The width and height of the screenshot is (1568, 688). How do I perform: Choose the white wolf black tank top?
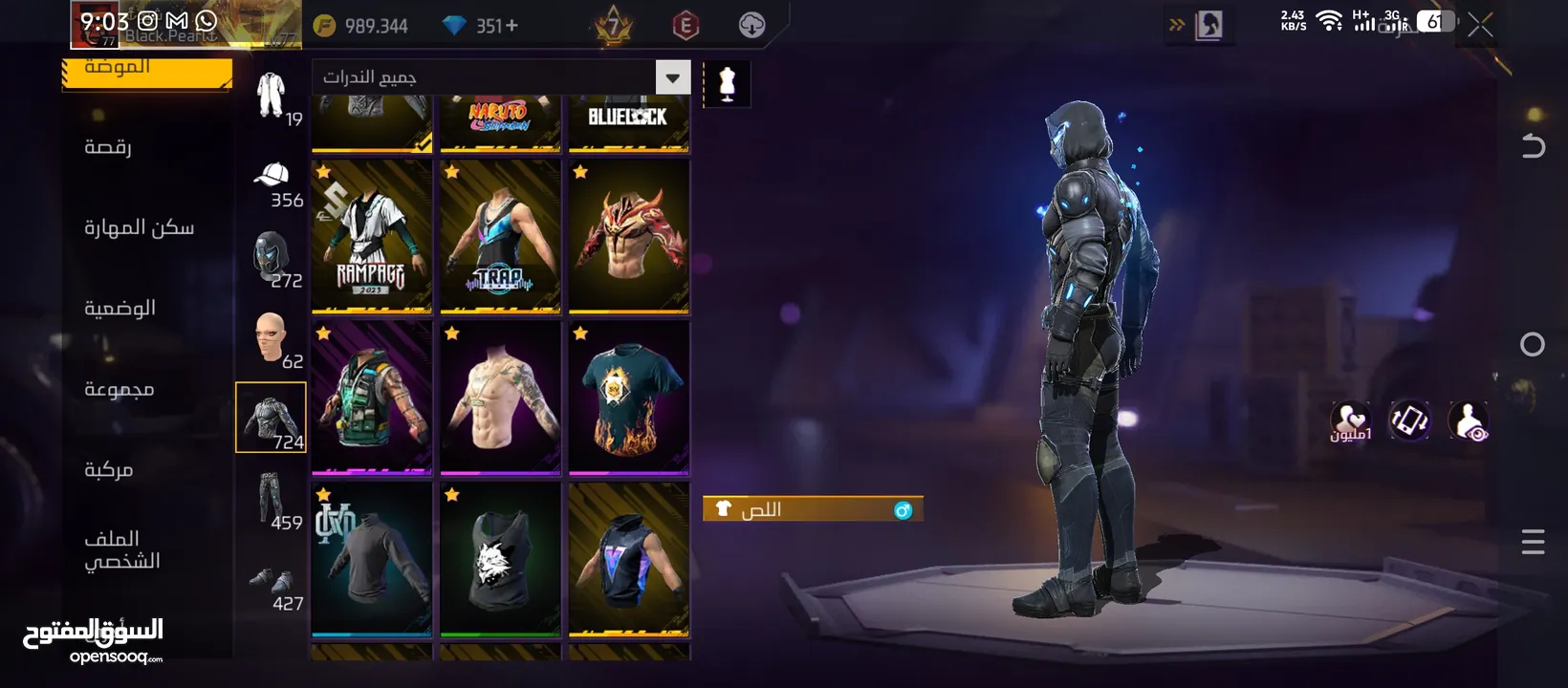coord(500,559)
